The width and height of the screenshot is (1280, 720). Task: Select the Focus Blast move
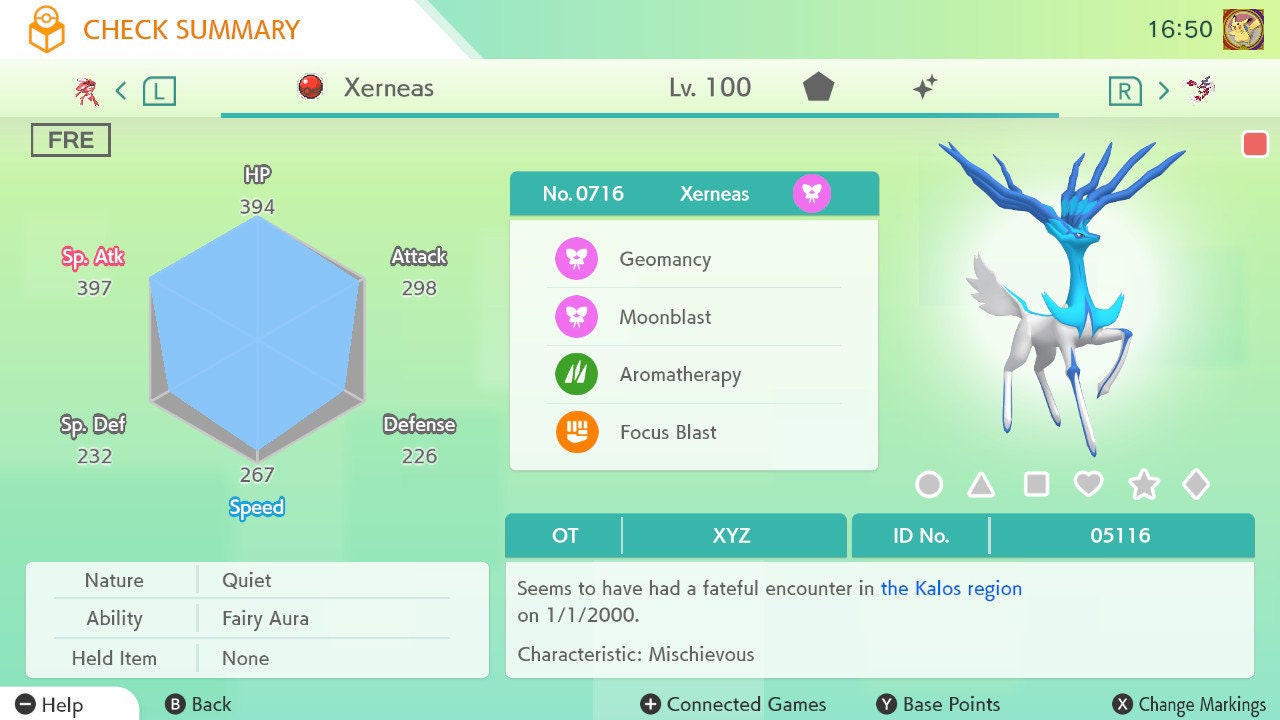[668, 433]
